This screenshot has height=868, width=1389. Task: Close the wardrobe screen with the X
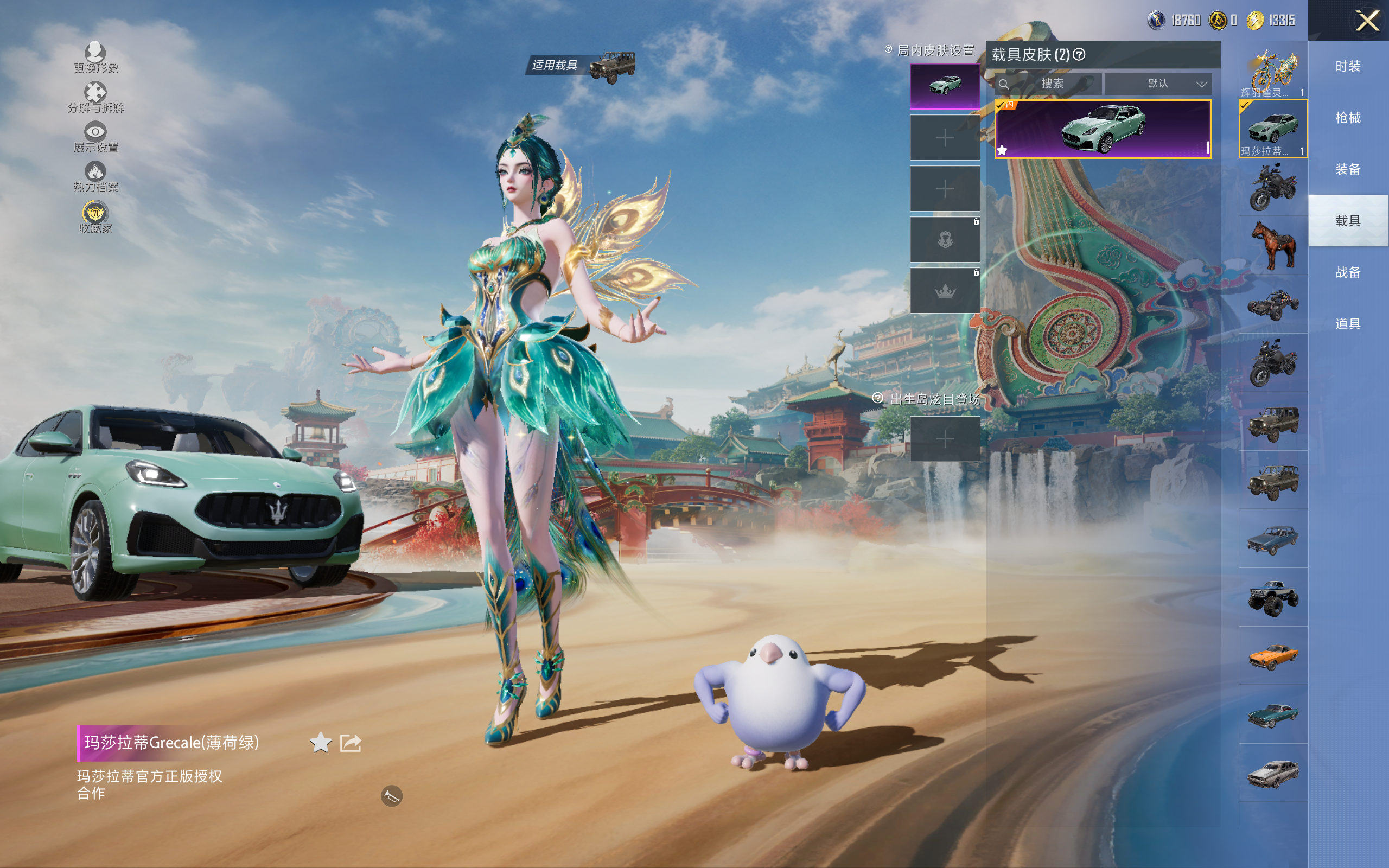tap(1367, 21)
